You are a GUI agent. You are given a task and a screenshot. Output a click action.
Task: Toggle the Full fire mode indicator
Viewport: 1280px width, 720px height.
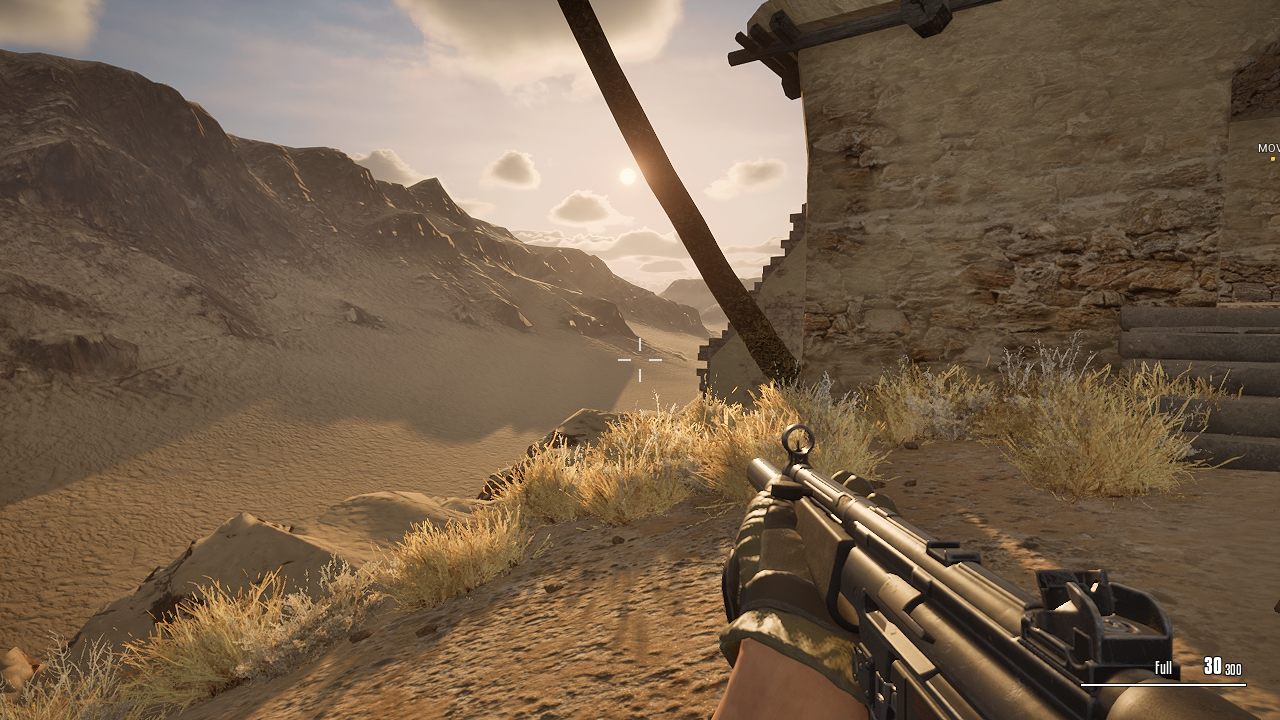(x=1163, y=668)
